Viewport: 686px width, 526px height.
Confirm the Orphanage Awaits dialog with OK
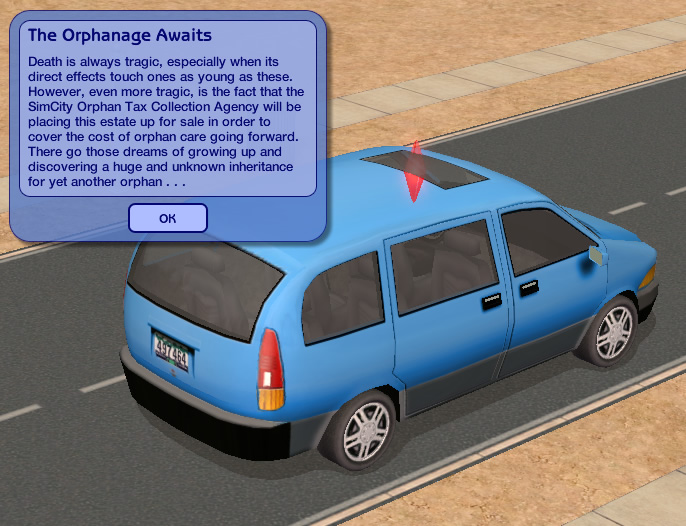pos(168,218)
